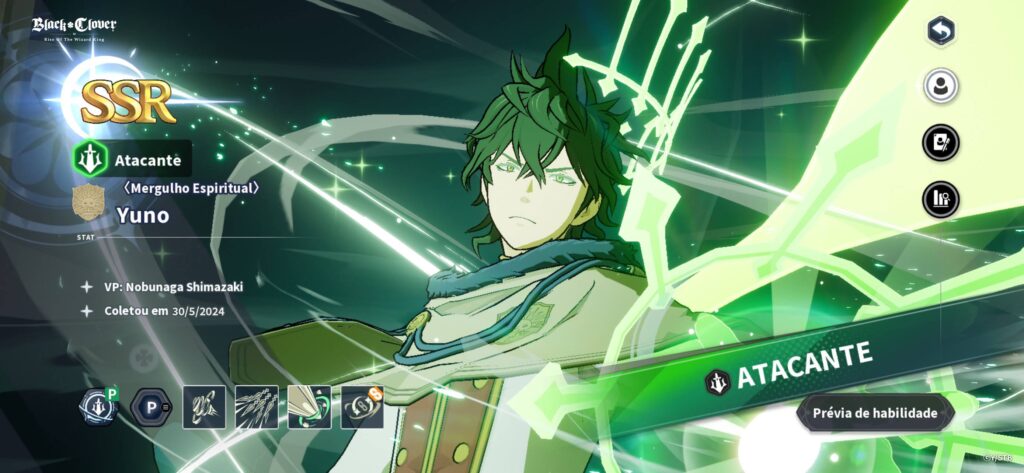Open the bar chart stats icon

tap(940, 198)
